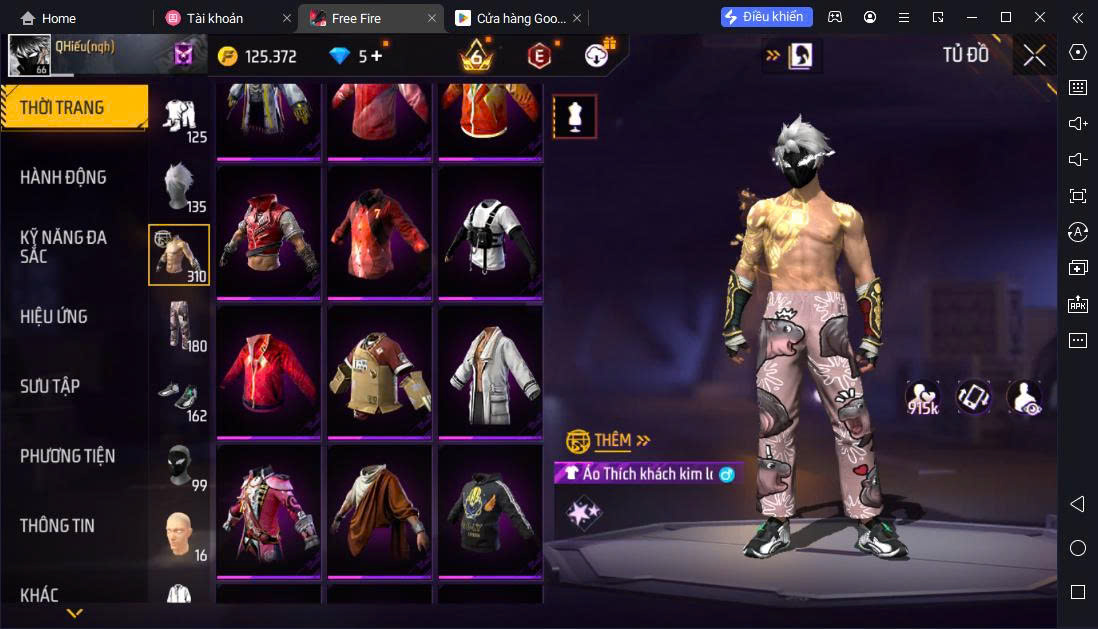Choose the Thông Tin tab
This screenshot has height=629, width=1098.
click(x=57, y=525)
